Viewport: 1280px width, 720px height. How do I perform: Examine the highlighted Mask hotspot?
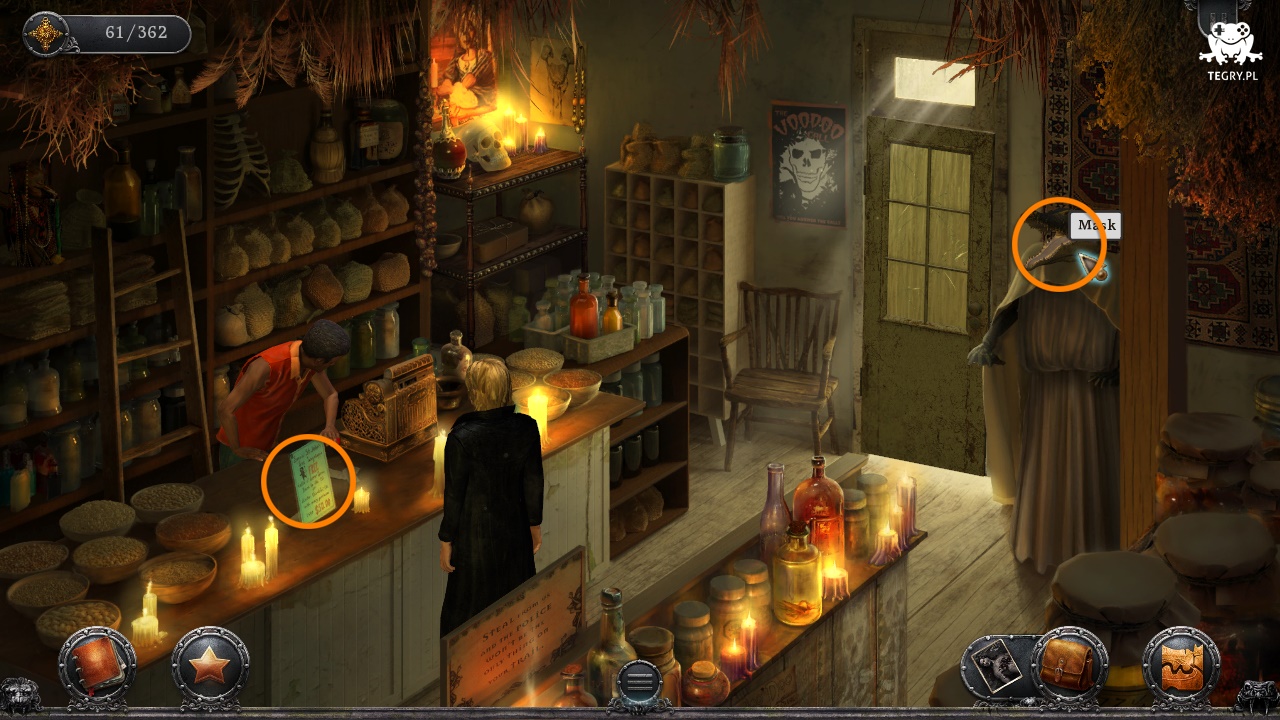(1057, 244)
